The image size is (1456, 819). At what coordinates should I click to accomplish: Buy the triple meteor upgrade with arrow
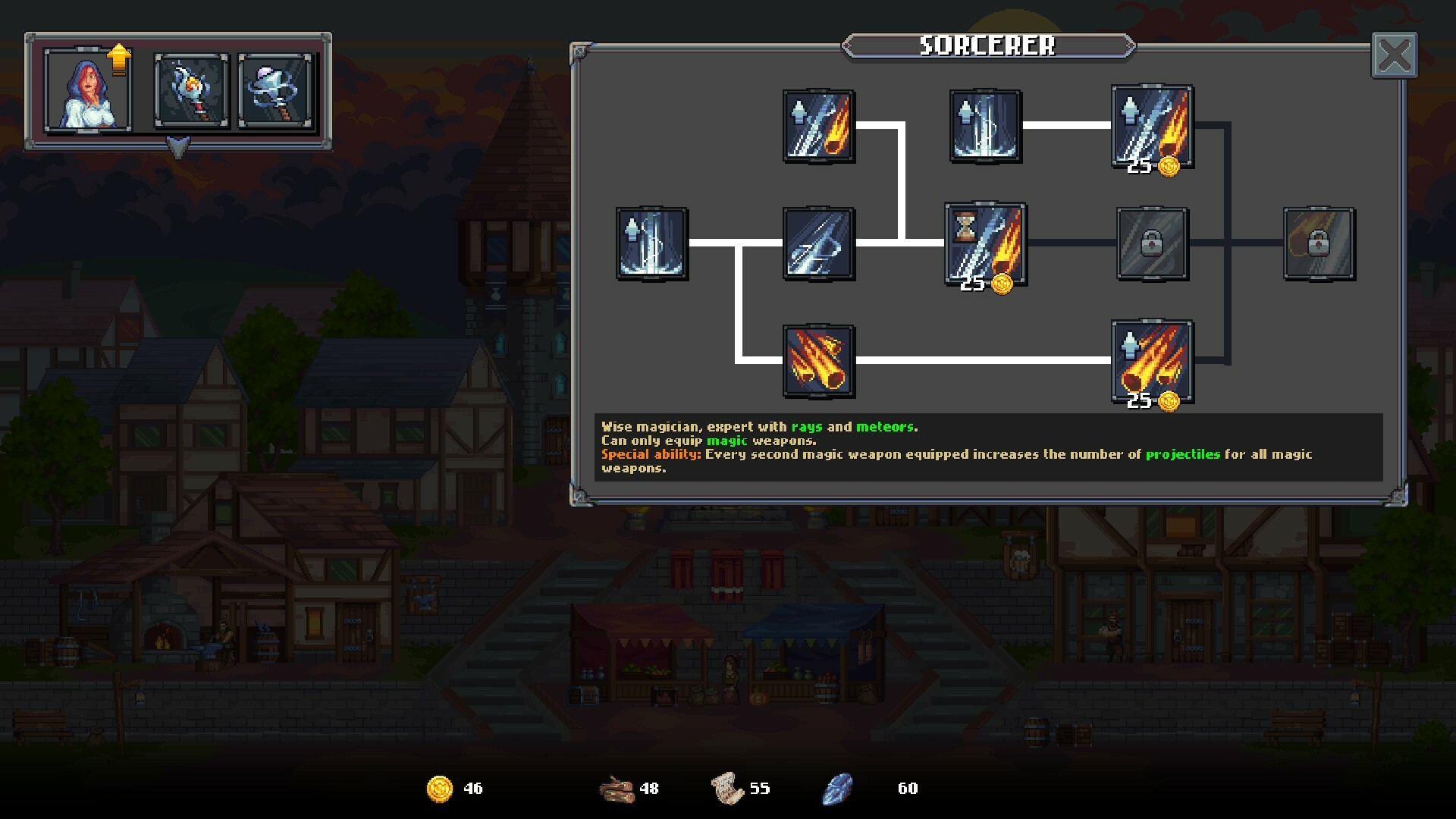click(x=1152, y=362)
